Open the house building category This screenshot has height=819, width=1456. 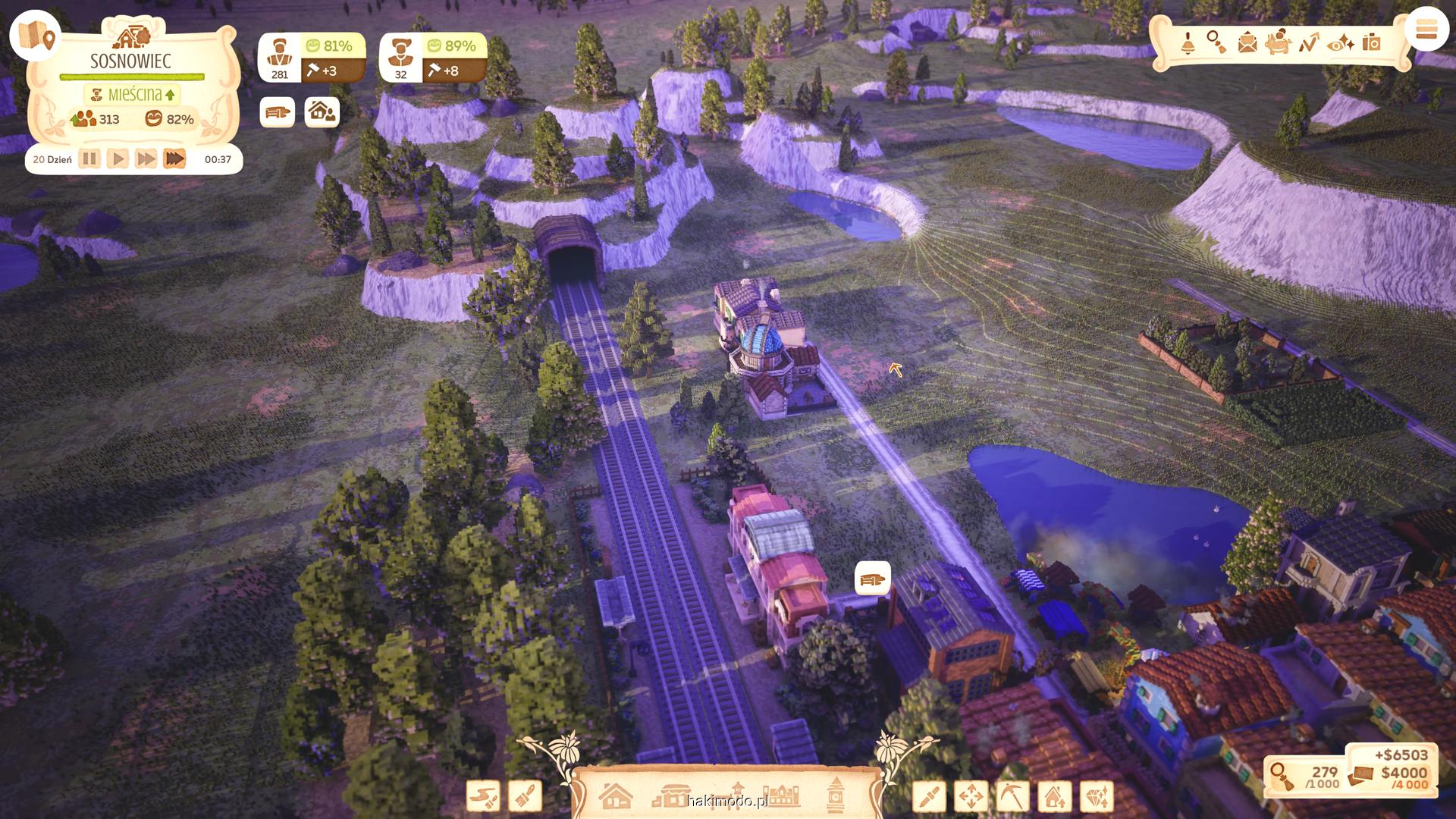coord(615,796)
